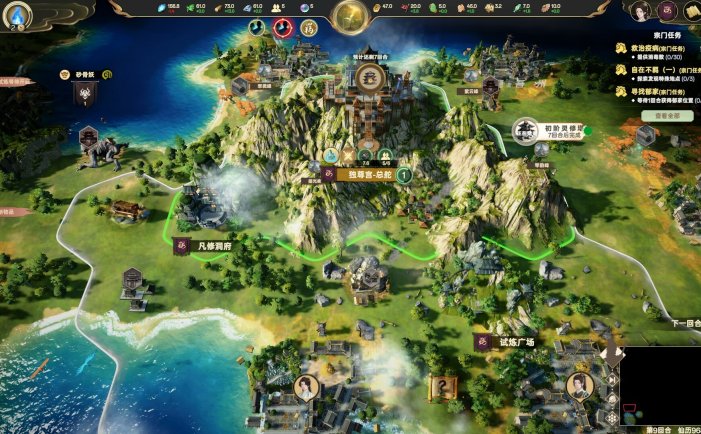Open the 初阶灵修塔 construction notification
This screenshot has width=701, height=434.
point(550,131)
